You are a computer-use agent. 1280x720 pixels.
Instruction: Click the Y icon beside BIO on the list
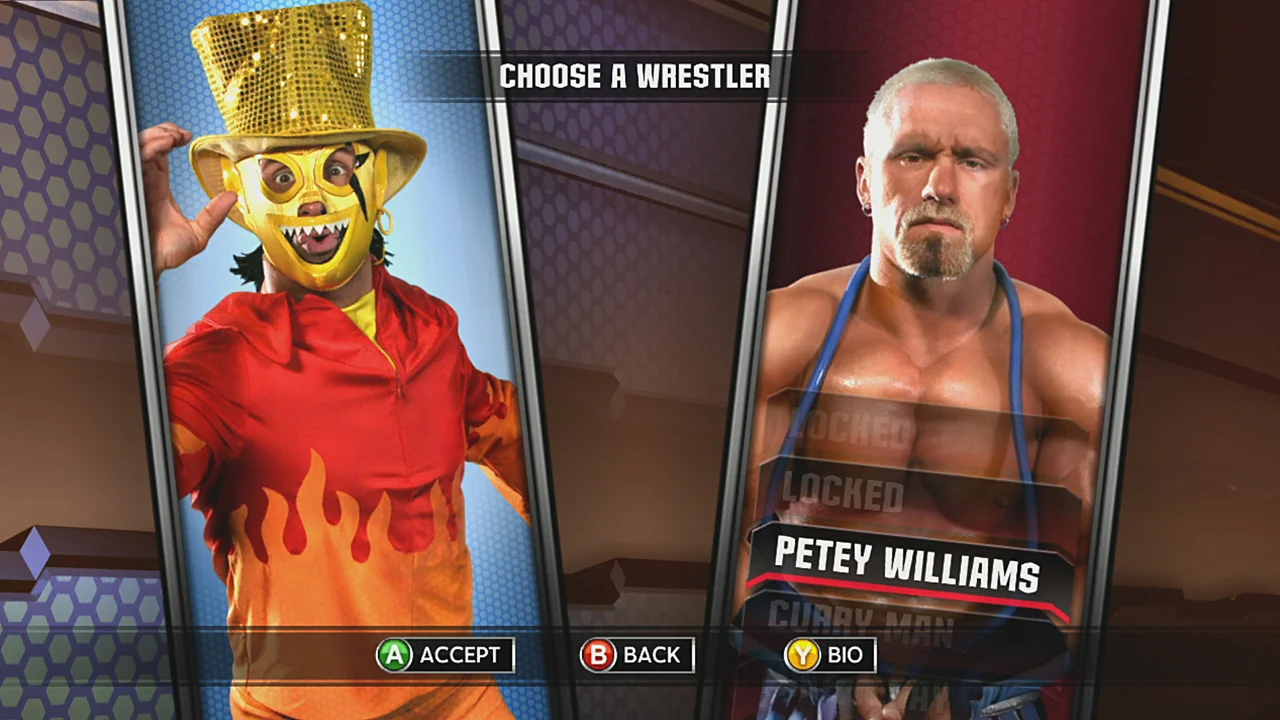(x=803, y=655)
